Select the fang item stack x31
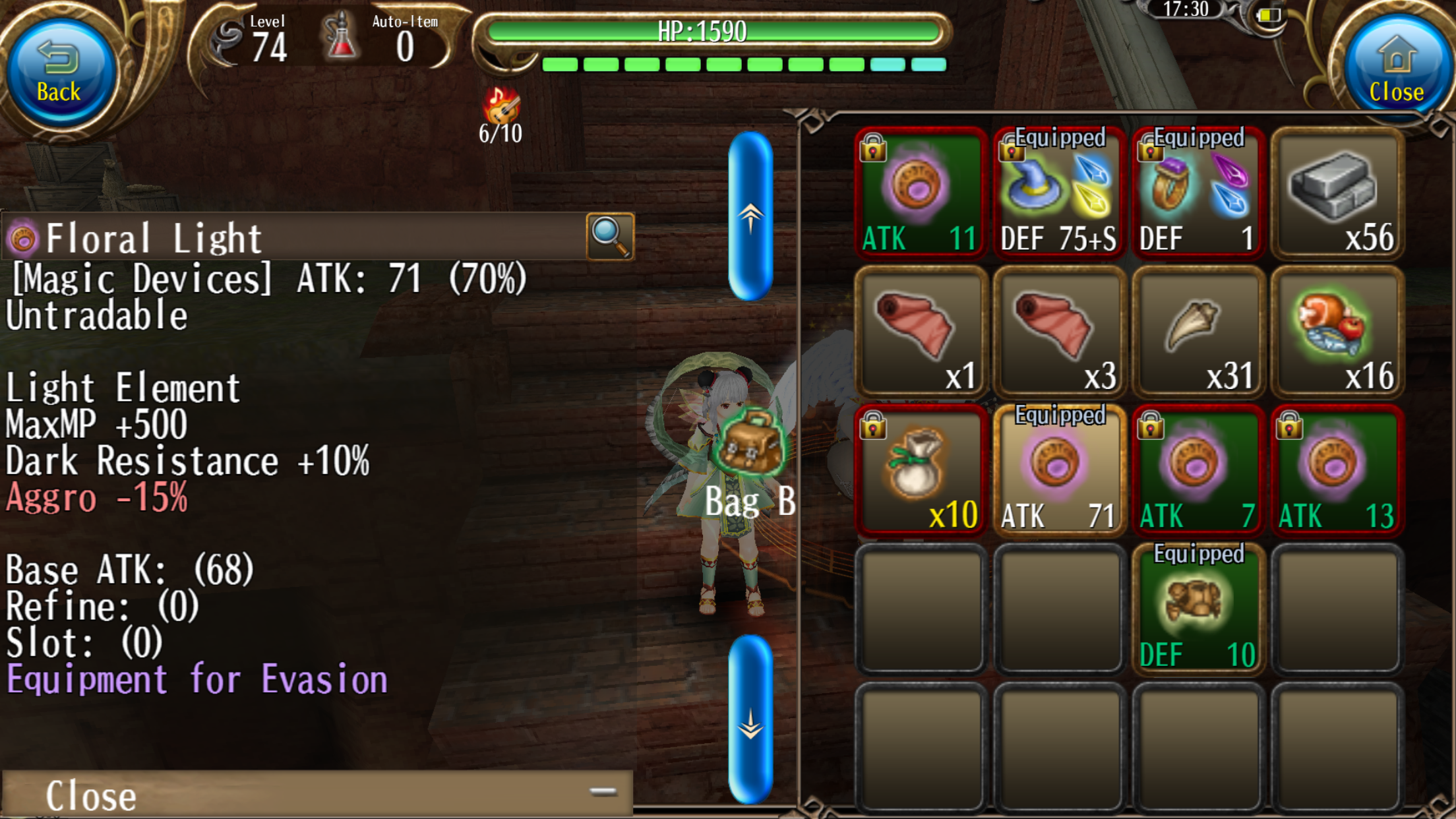Viewport: 1456px width, 819px height. tap(1198, 332)
